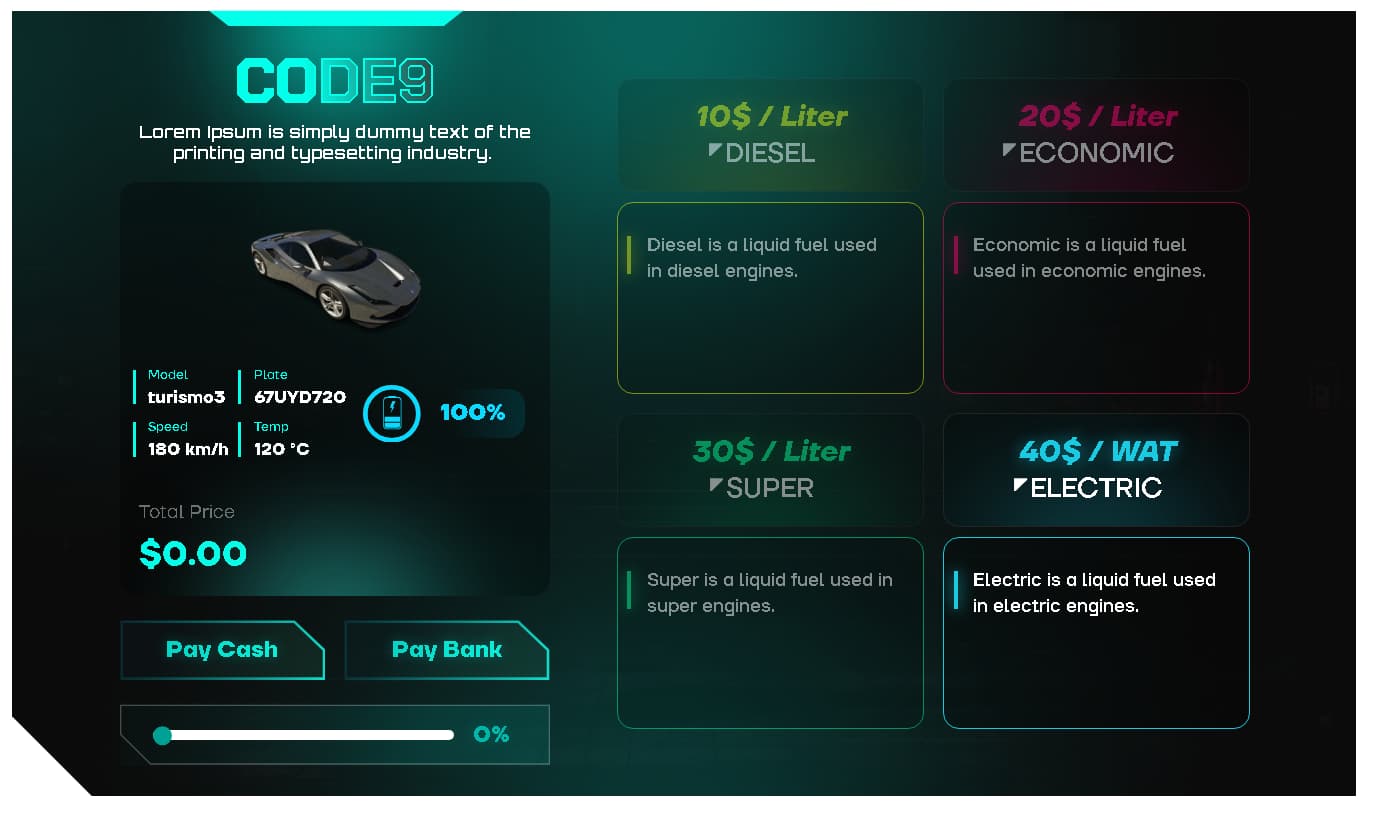Open the 30$ per Liter SUPER tab
The height and width of the screenshot is (814, 1383).
(770, 470)
